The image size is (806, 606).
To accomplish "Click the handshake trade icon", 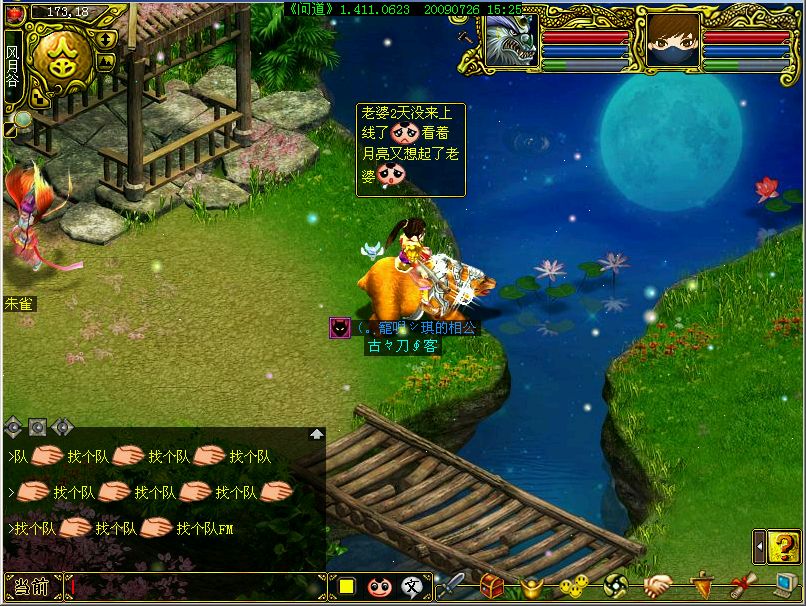I will (x=657, y=585).
